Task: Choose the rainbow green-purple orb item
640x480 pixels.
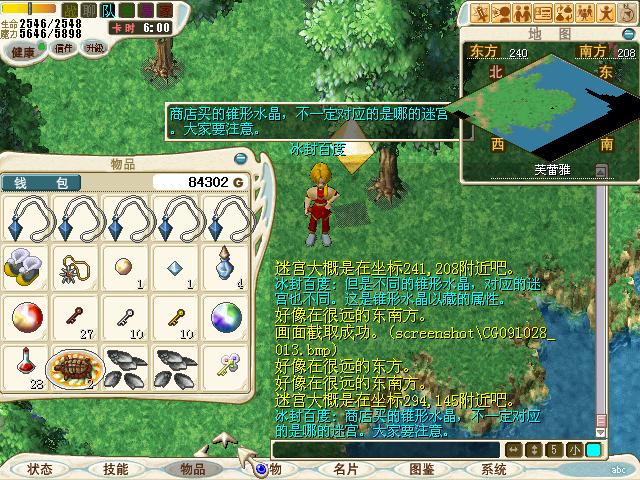Action: point(226,316)
